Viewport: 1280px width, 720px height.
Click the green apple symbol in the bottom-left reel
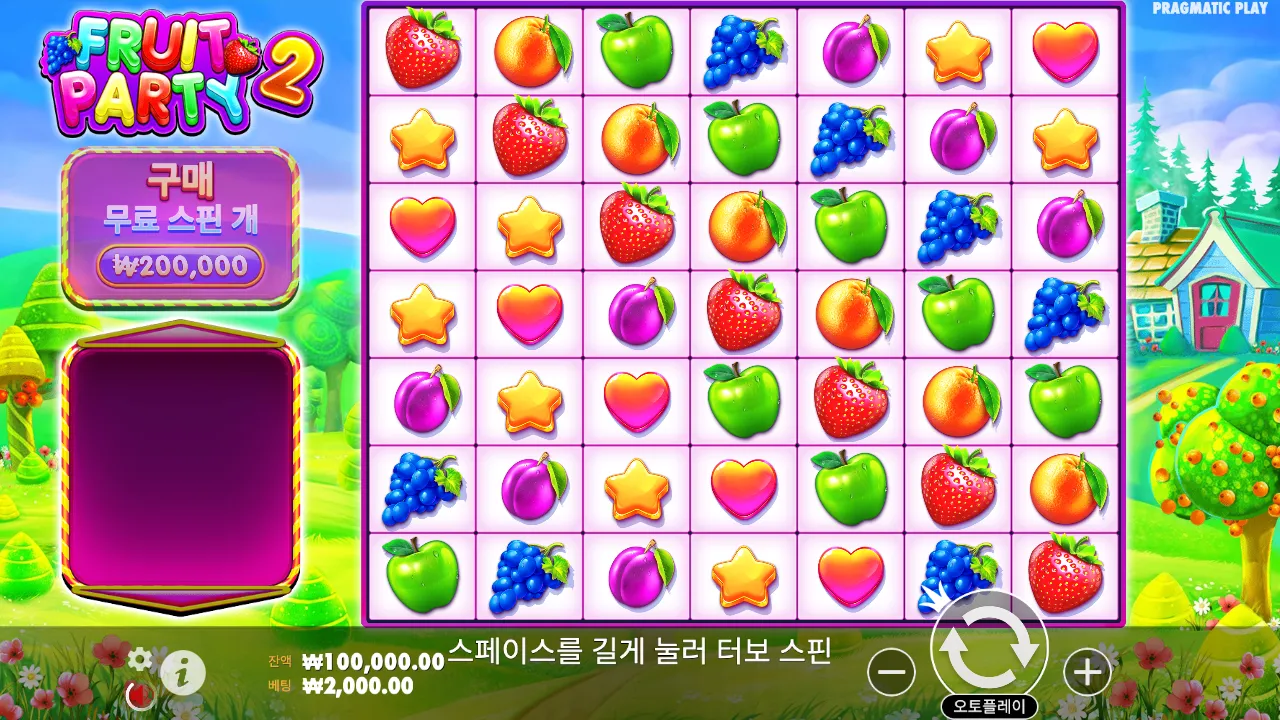click(423, 577)
